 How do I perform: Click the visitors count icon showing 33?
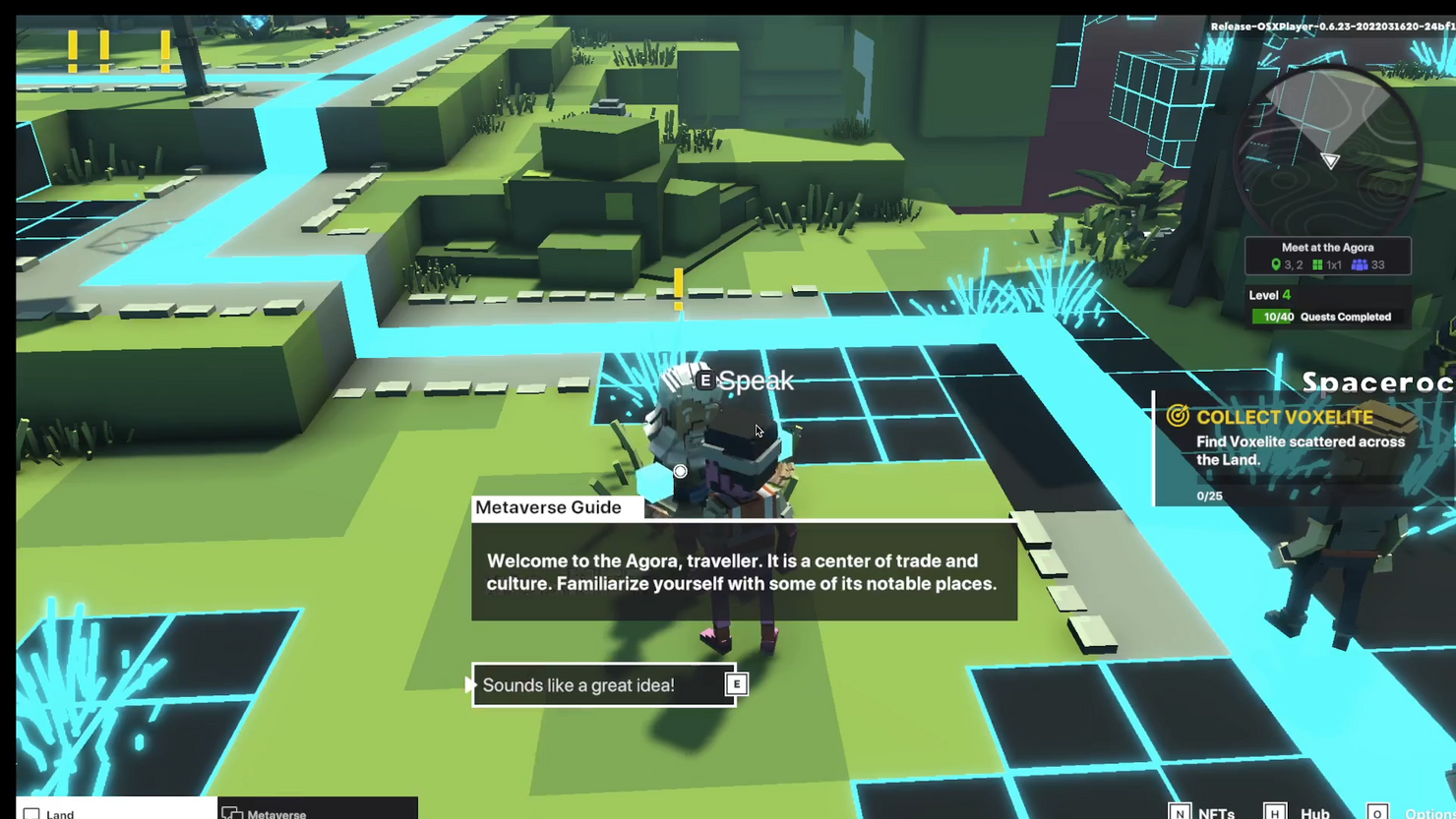tap(1360, 263)
